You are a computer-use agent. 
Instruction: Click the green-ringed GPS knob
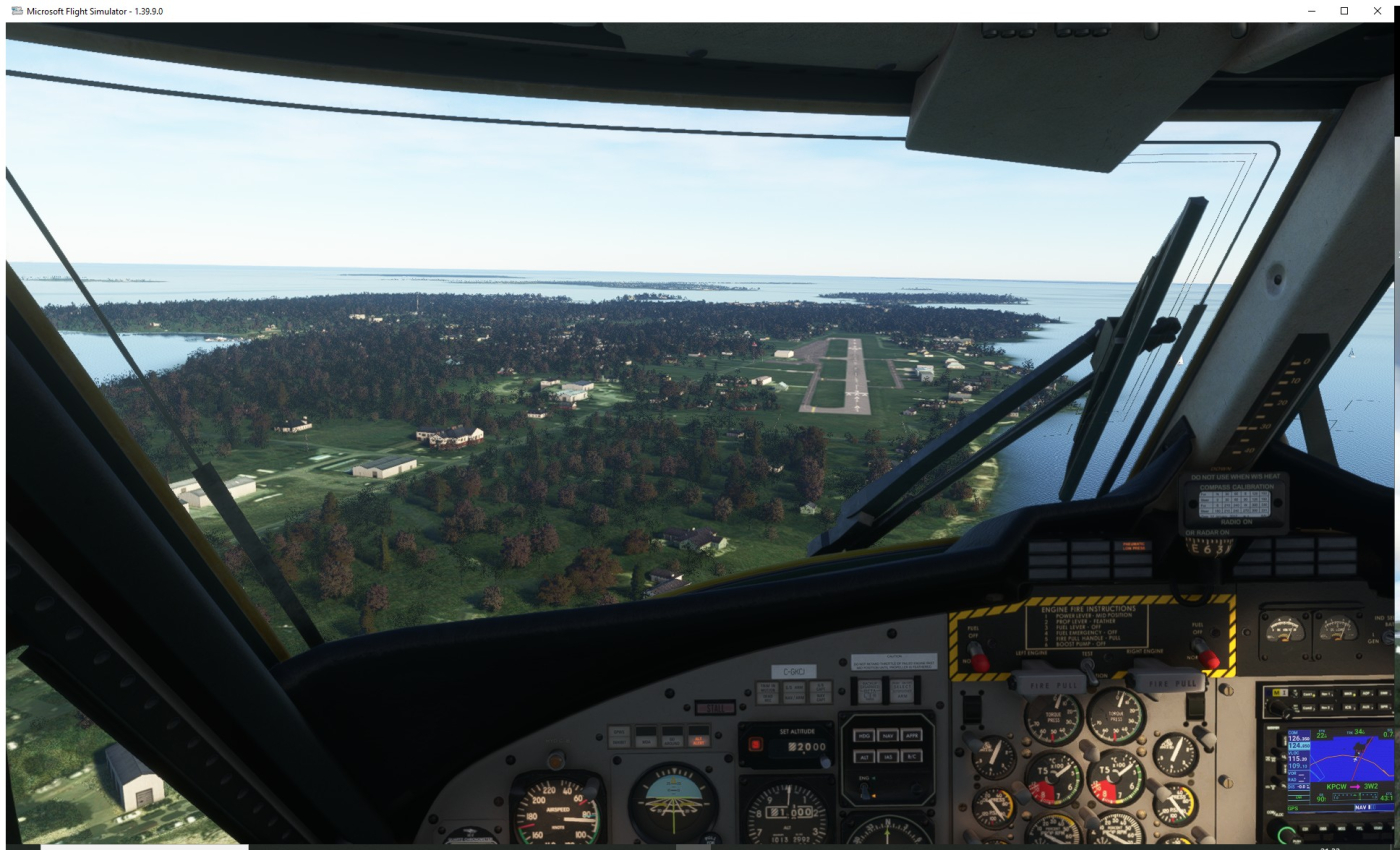[1284, 833]
